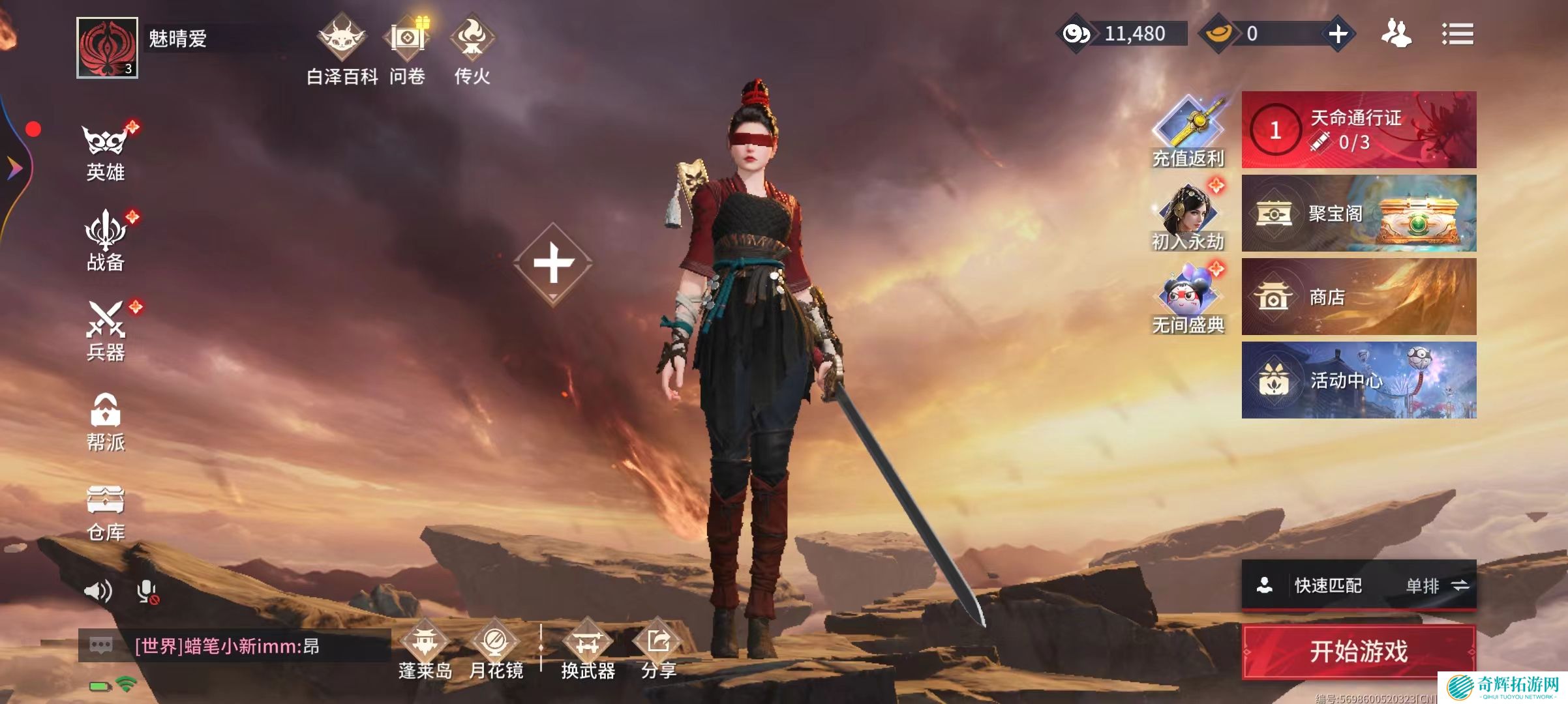Open the 传火 icon
The image size is (1568, 704).
472,52
